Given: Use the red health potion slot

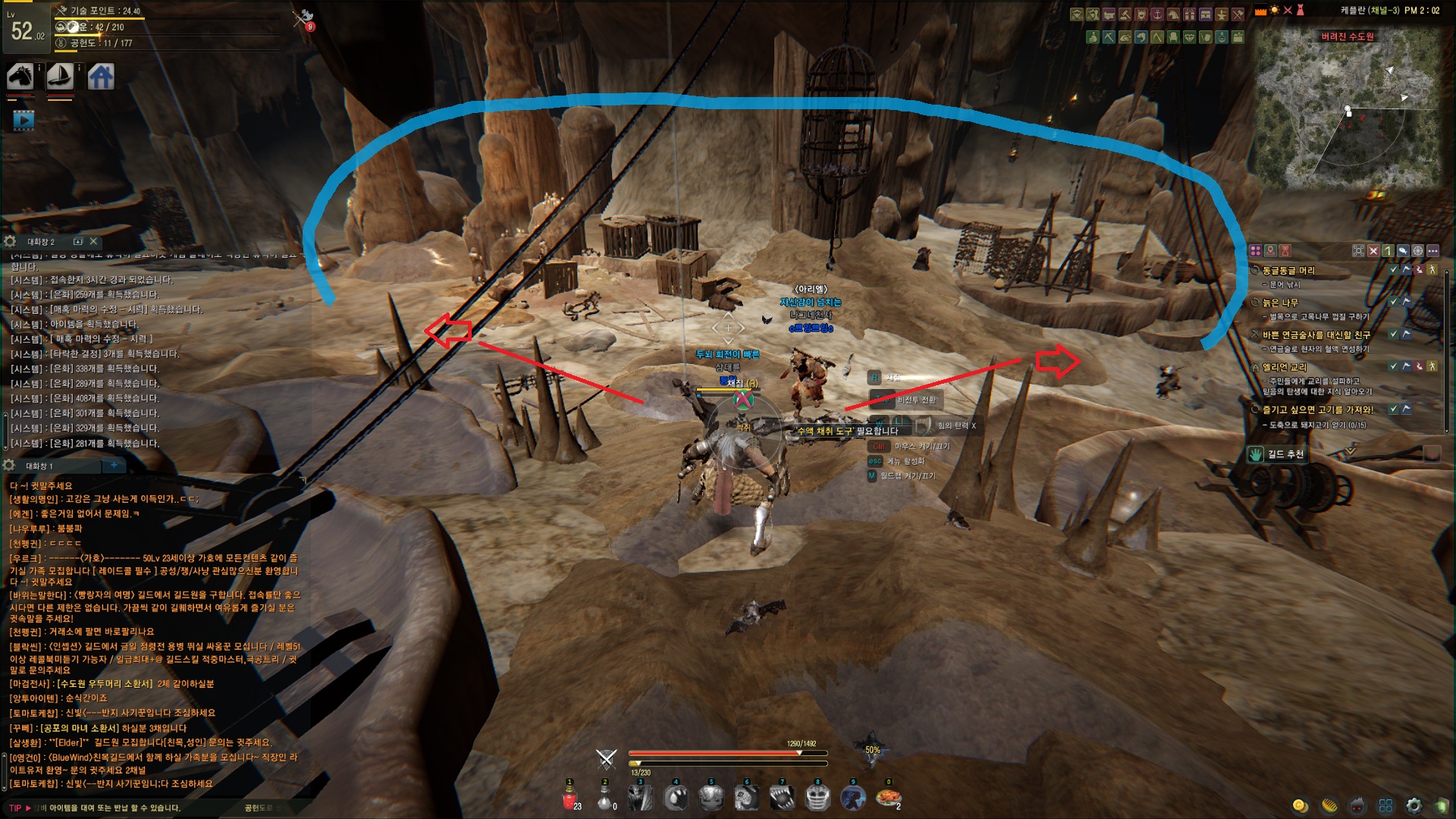Looking at the screenshot, I should 570,798.
